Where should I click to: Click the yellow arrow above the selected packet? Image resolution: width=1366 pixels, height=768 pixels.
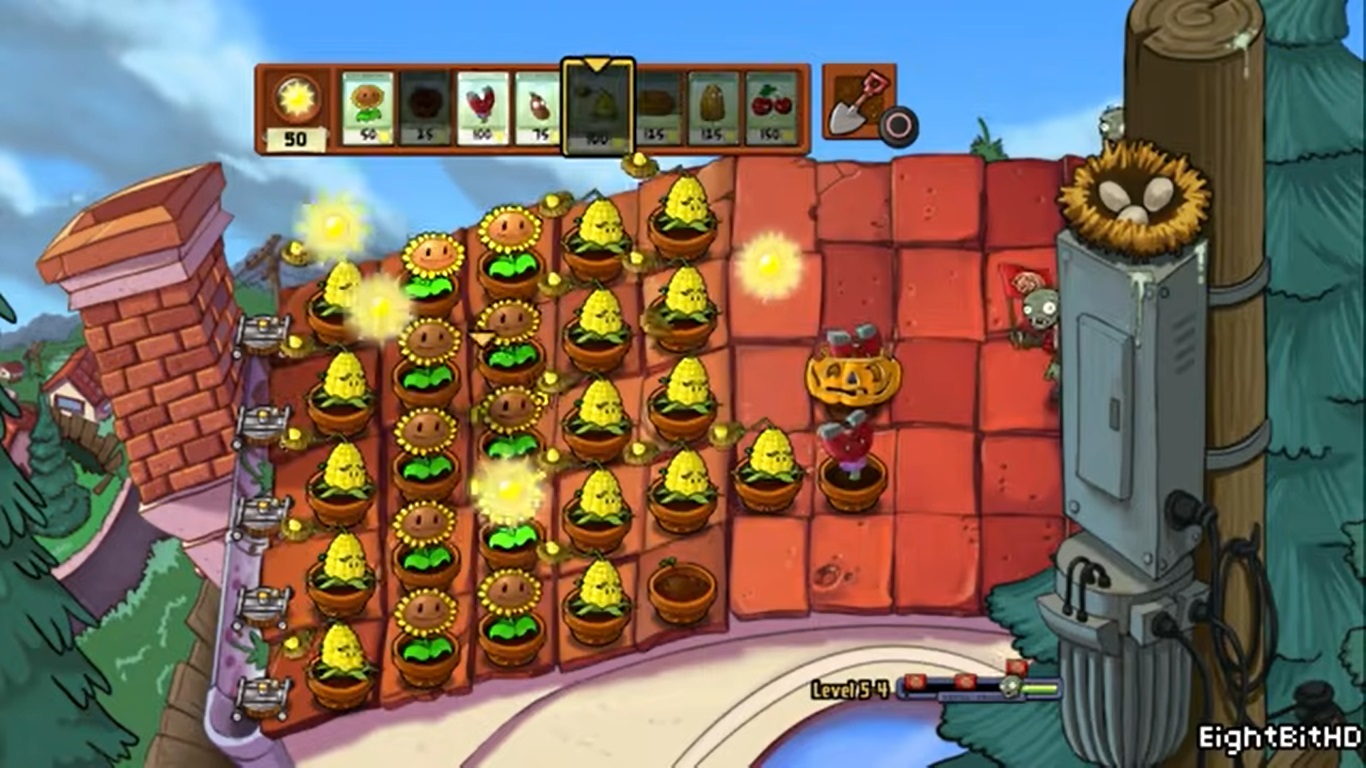coord(599,63)
